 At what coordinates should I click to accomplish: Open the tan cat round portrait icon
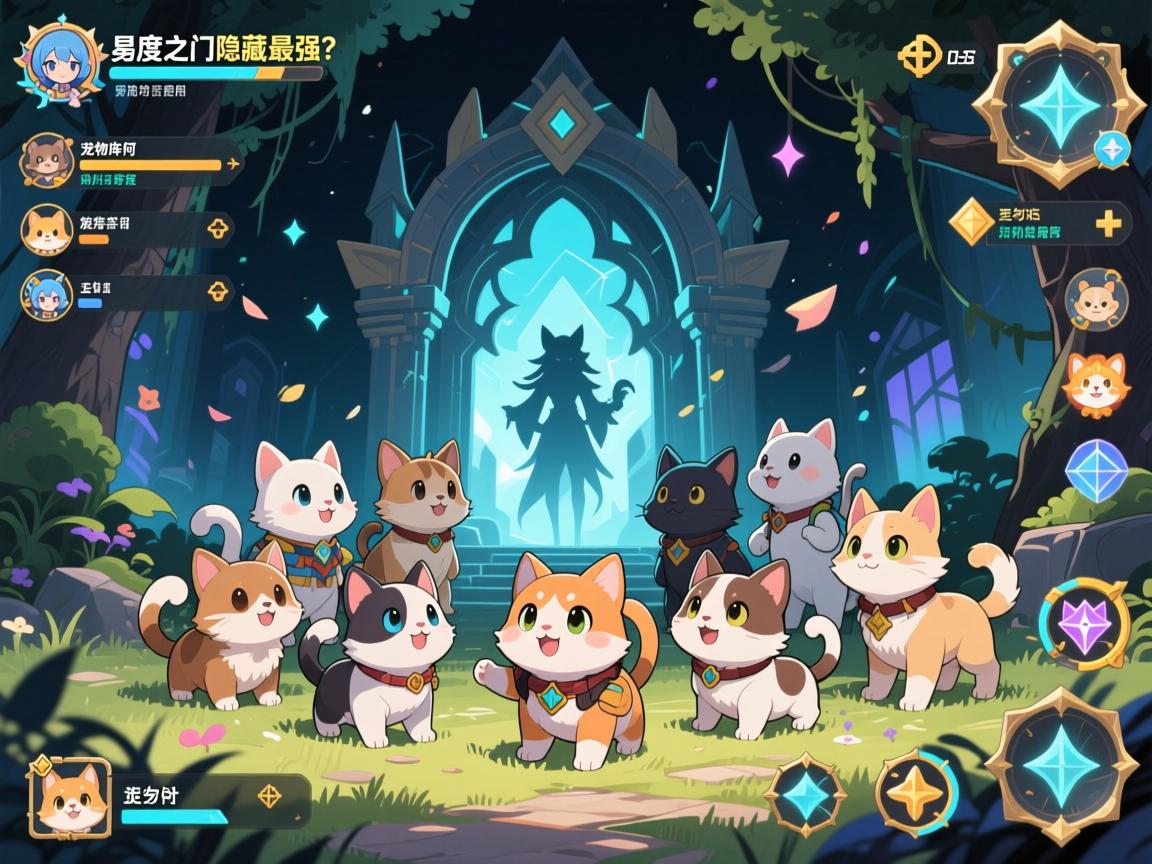tap(1096, 299)
